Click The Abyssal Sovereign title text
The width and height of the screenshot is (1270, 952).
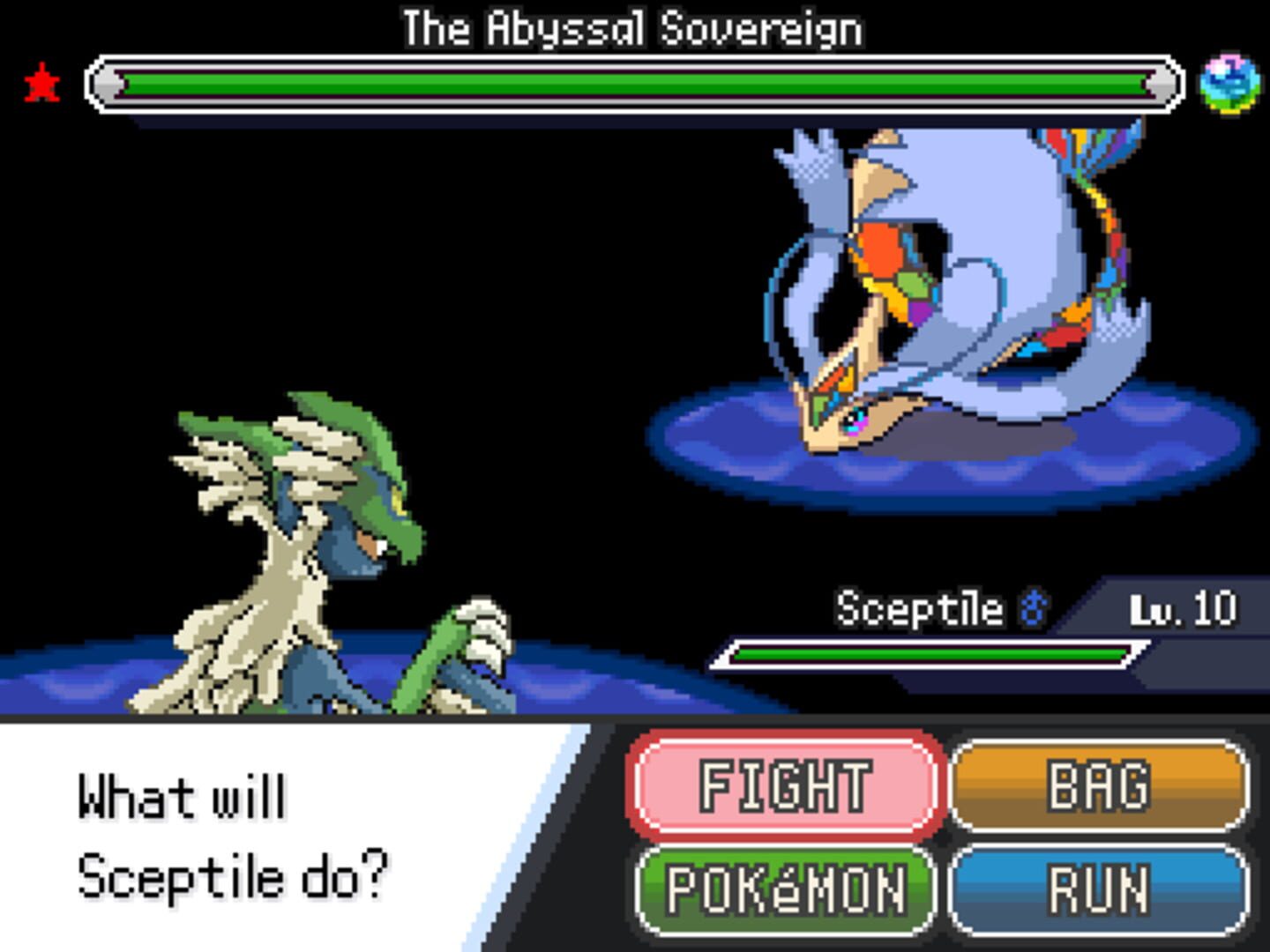click(x=632, y=26)
